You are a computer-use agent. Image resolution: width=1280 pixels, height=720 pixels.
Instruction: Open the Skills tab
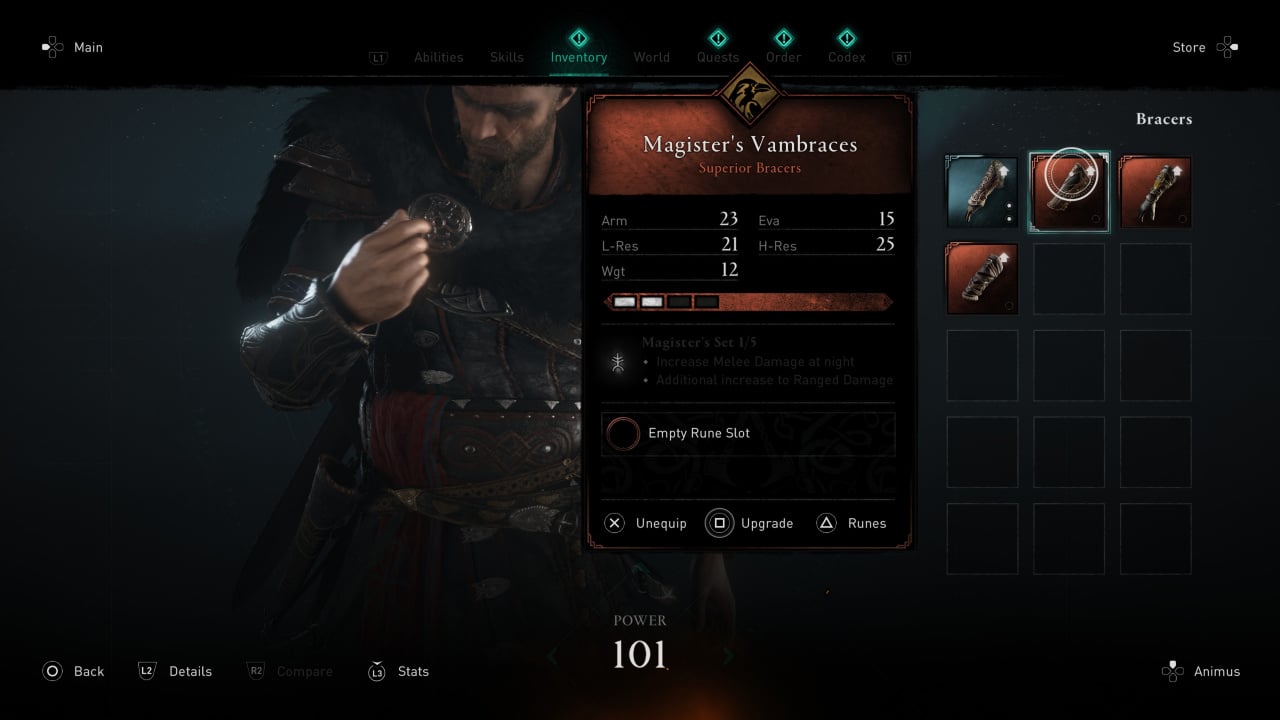tap(506, 57)
